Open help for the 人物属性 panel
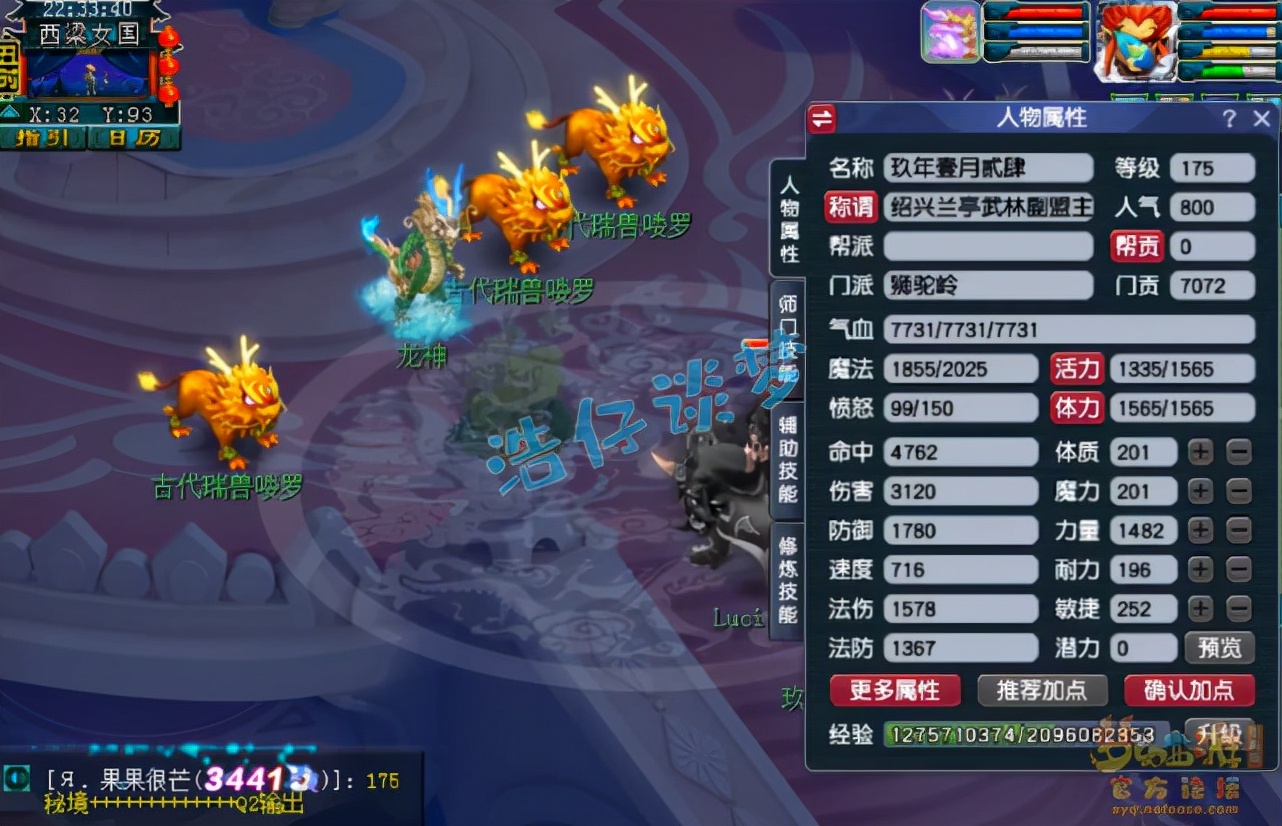Image resolution: width=1282 pixels, height=826 pixels. point(1229,119)
